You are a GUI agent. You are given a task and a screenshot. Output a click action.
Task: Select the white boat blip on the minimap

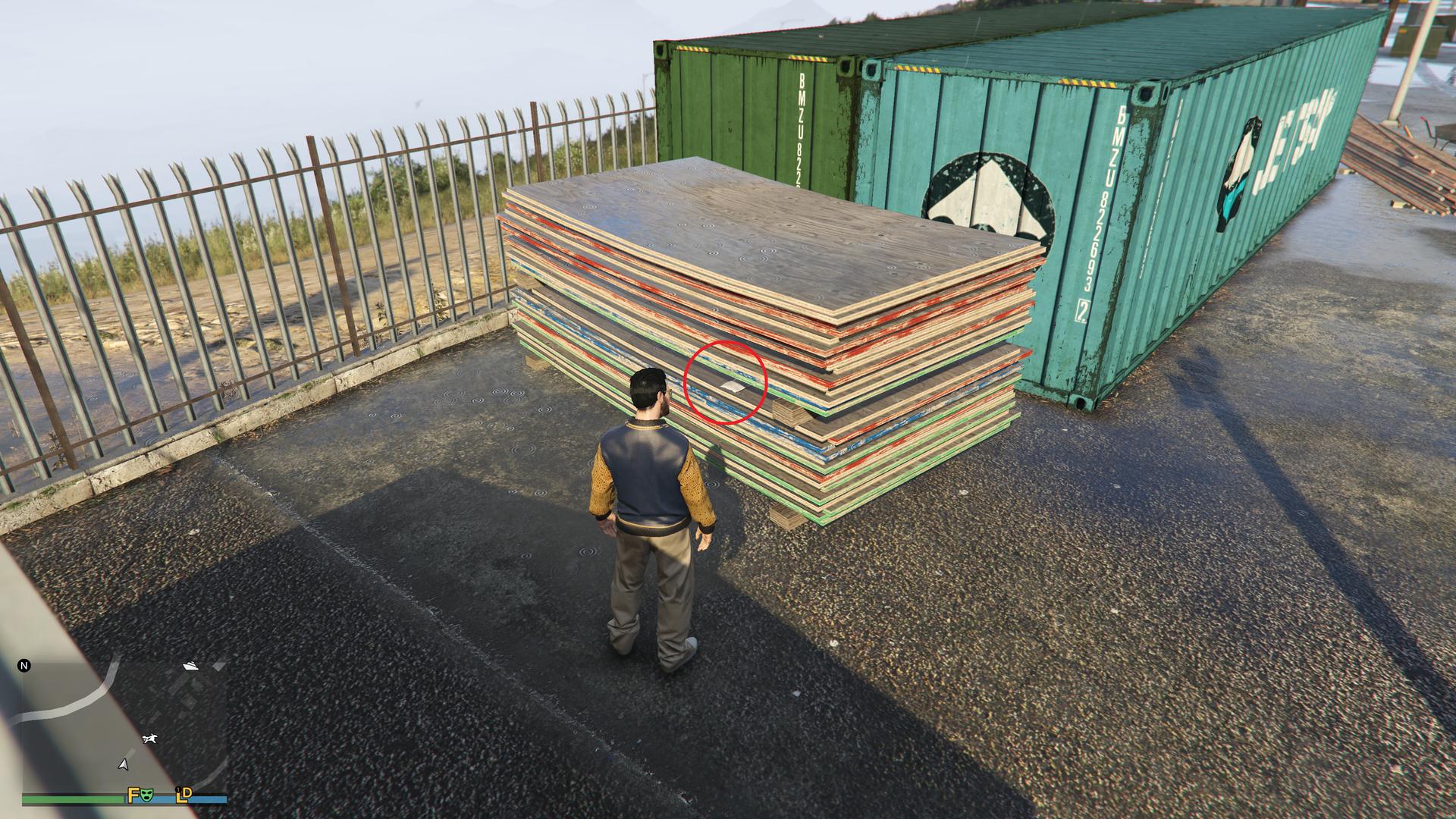(191, 667)
